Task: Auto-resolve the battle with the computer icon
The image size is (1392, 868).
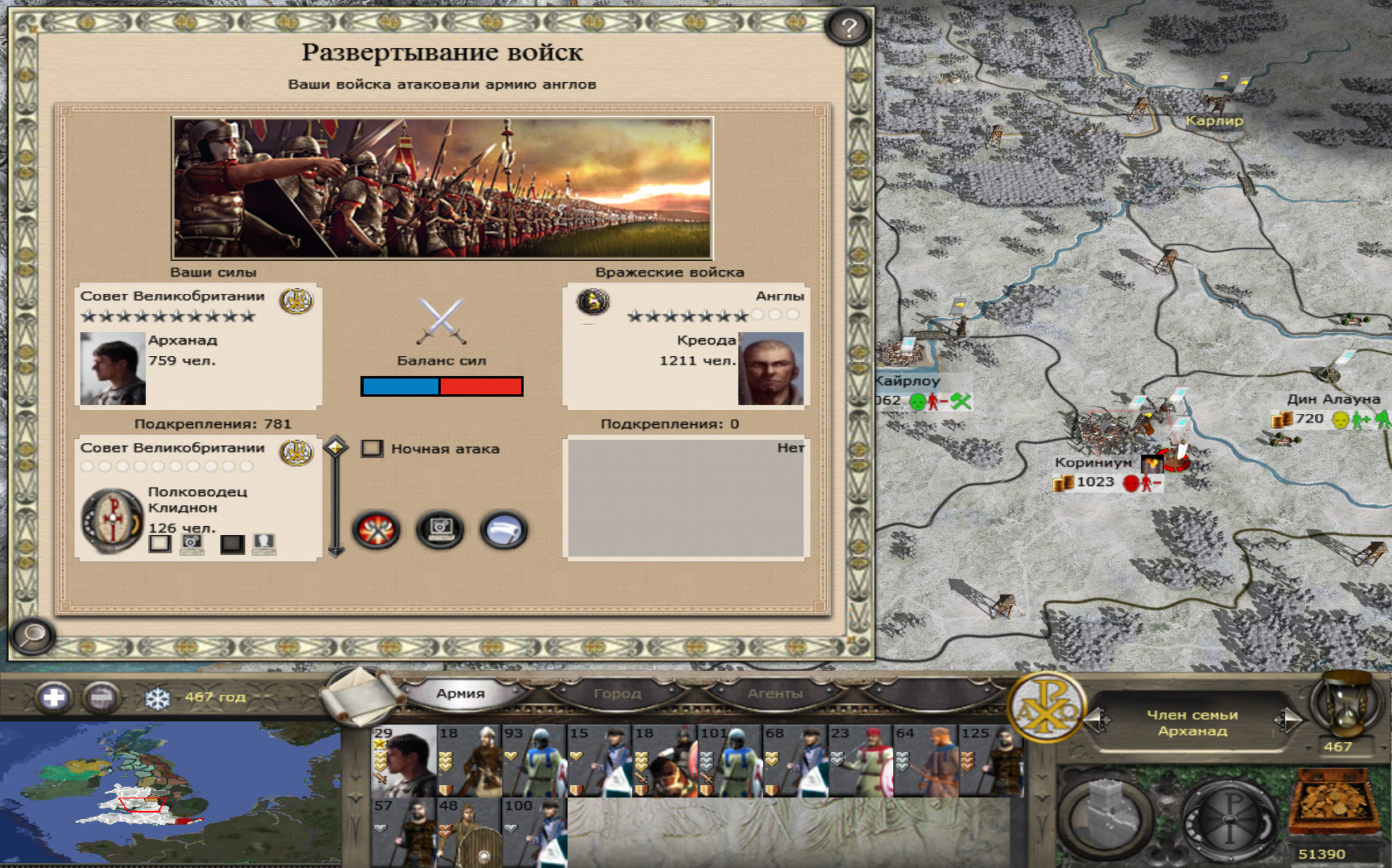Action: (440, 530)
